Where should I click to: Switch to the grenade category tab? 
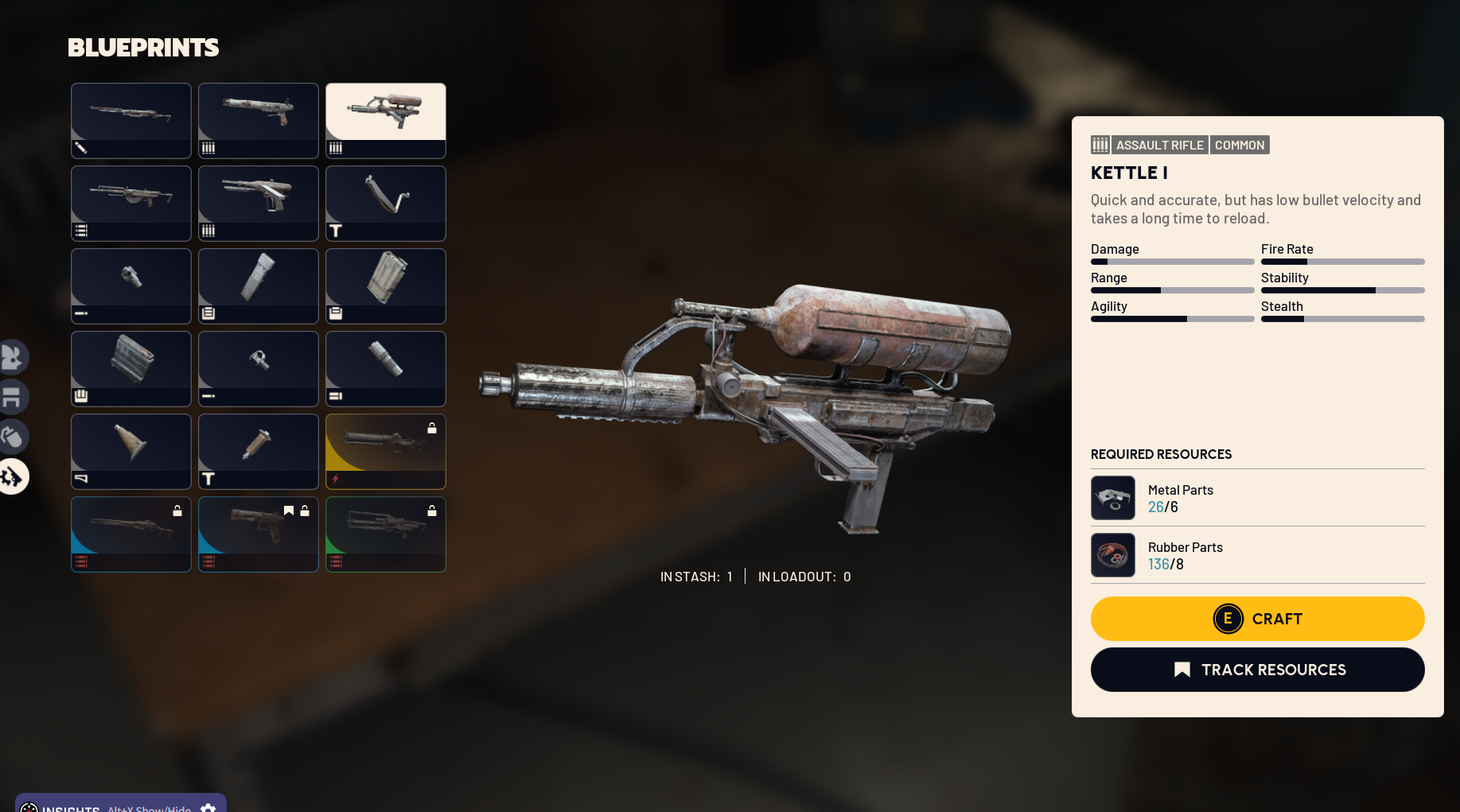12,437
